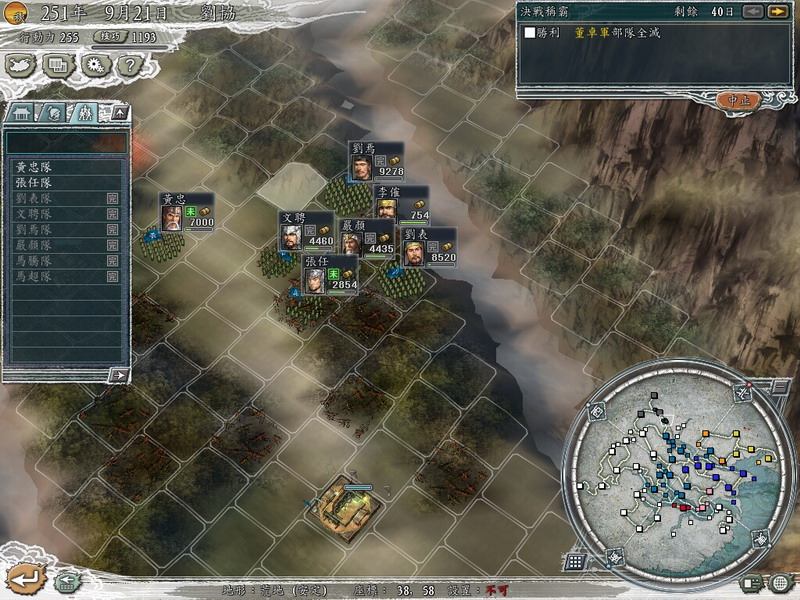This screenshot has width=800, height=600.
Task: Click the arrow at unit list bottom
Action: coord(118,375)
